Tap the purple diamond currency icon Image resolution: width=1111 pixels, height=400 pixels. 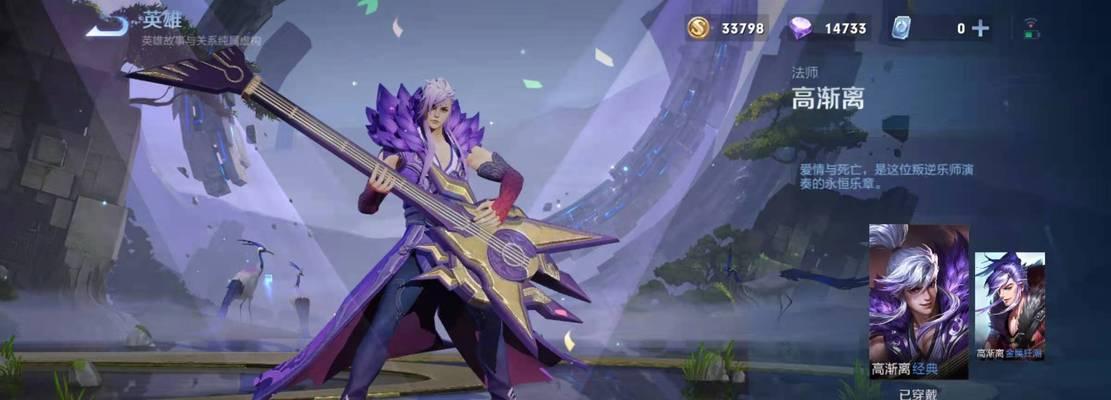click(x=800, y=28)
